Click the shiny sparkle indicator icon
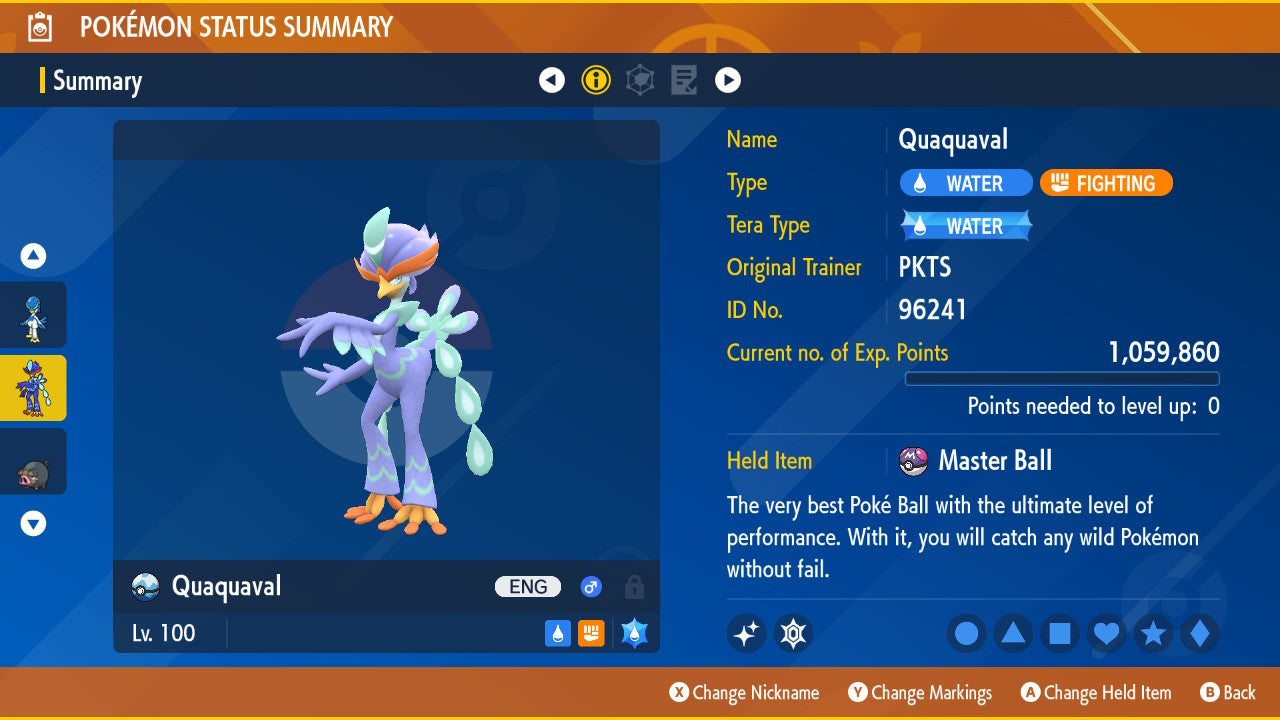 pos(746,633)
